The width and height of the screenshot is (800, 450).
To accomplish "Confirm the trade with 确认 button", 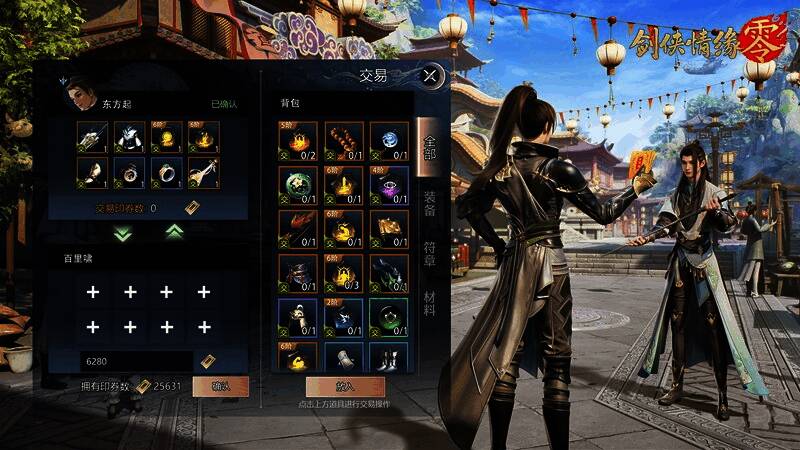I will click(x=220, y=386).
